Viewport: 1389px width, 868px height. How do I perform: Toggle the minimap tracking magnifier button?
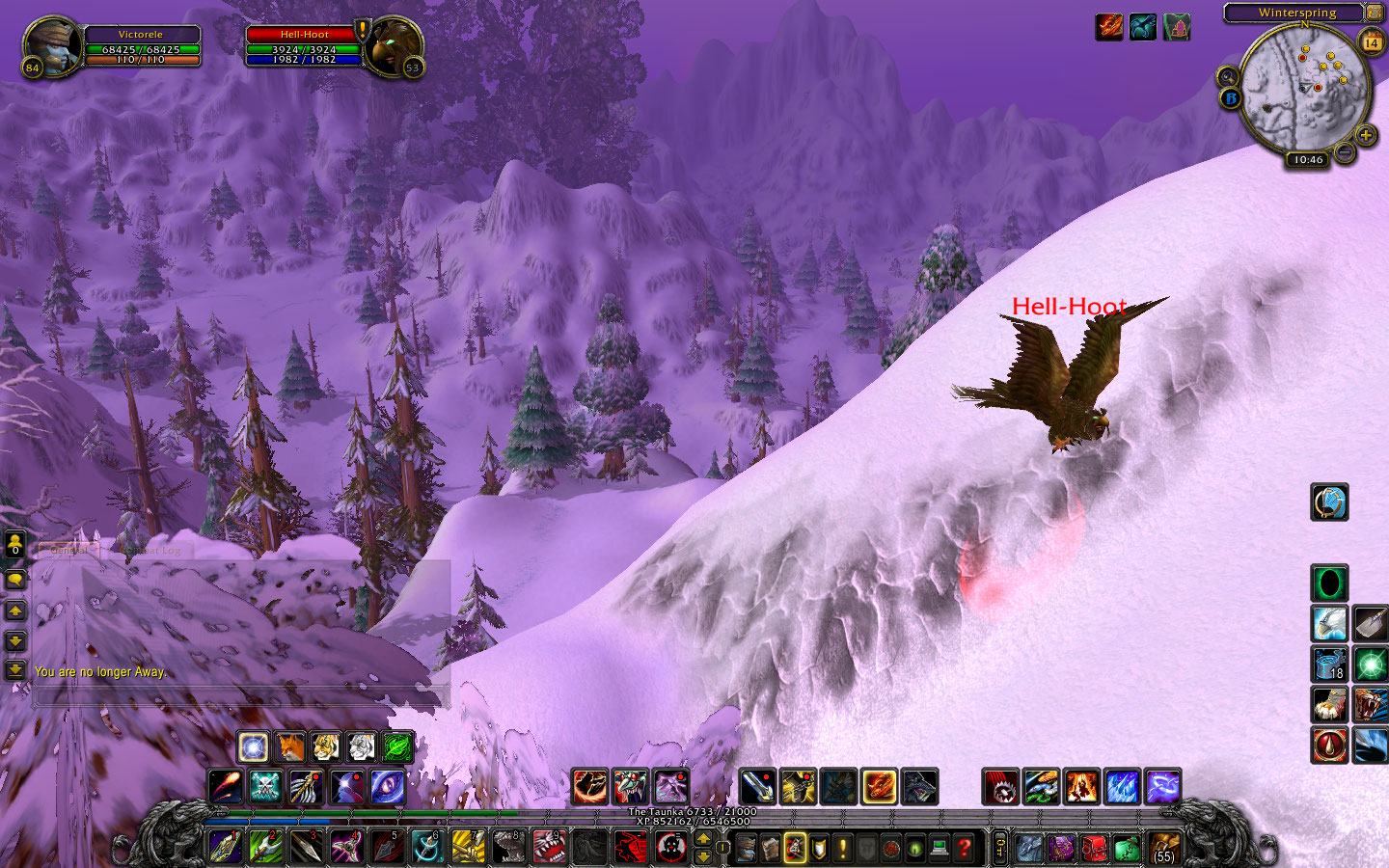(x=1228, y=77)
